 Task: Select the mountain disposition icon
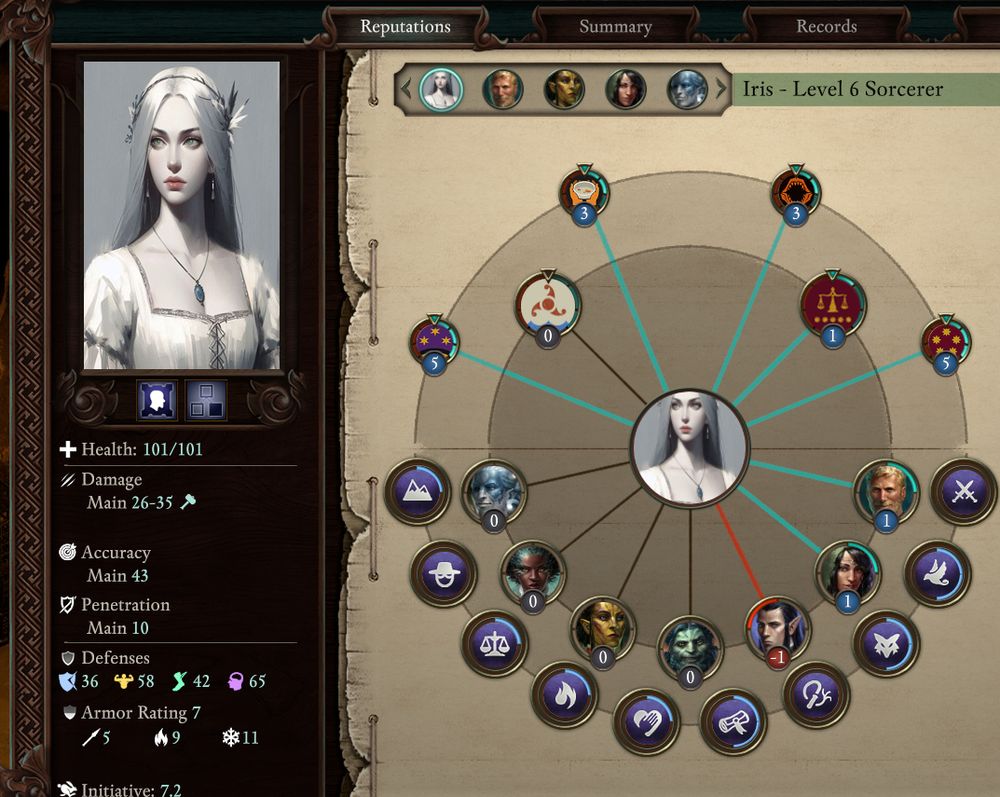pyautogui.click(x=415, y=492)
